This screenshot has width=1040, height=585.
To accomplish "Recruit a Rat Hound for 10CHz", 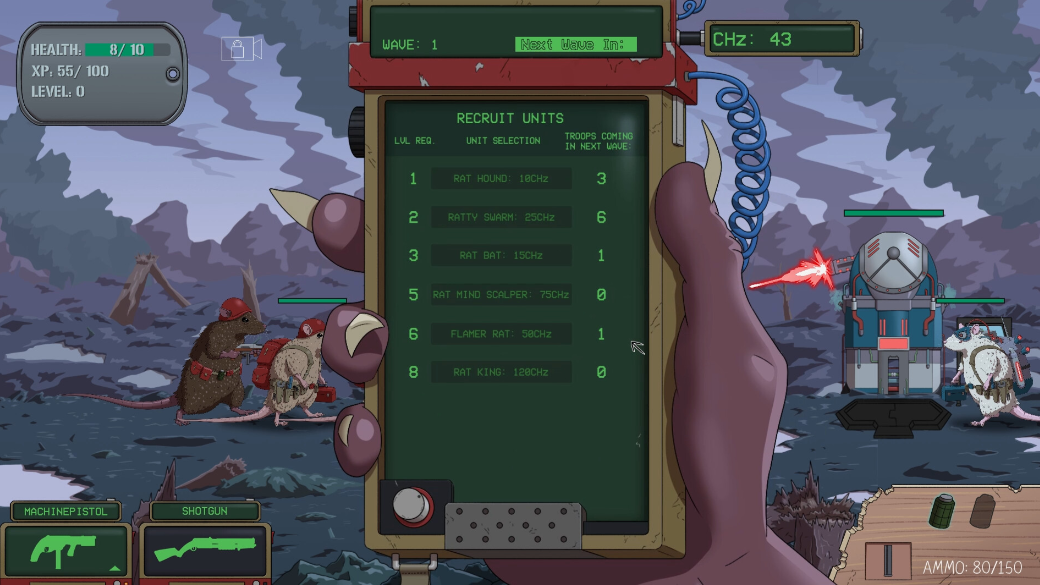I will (x=501, y=179).
